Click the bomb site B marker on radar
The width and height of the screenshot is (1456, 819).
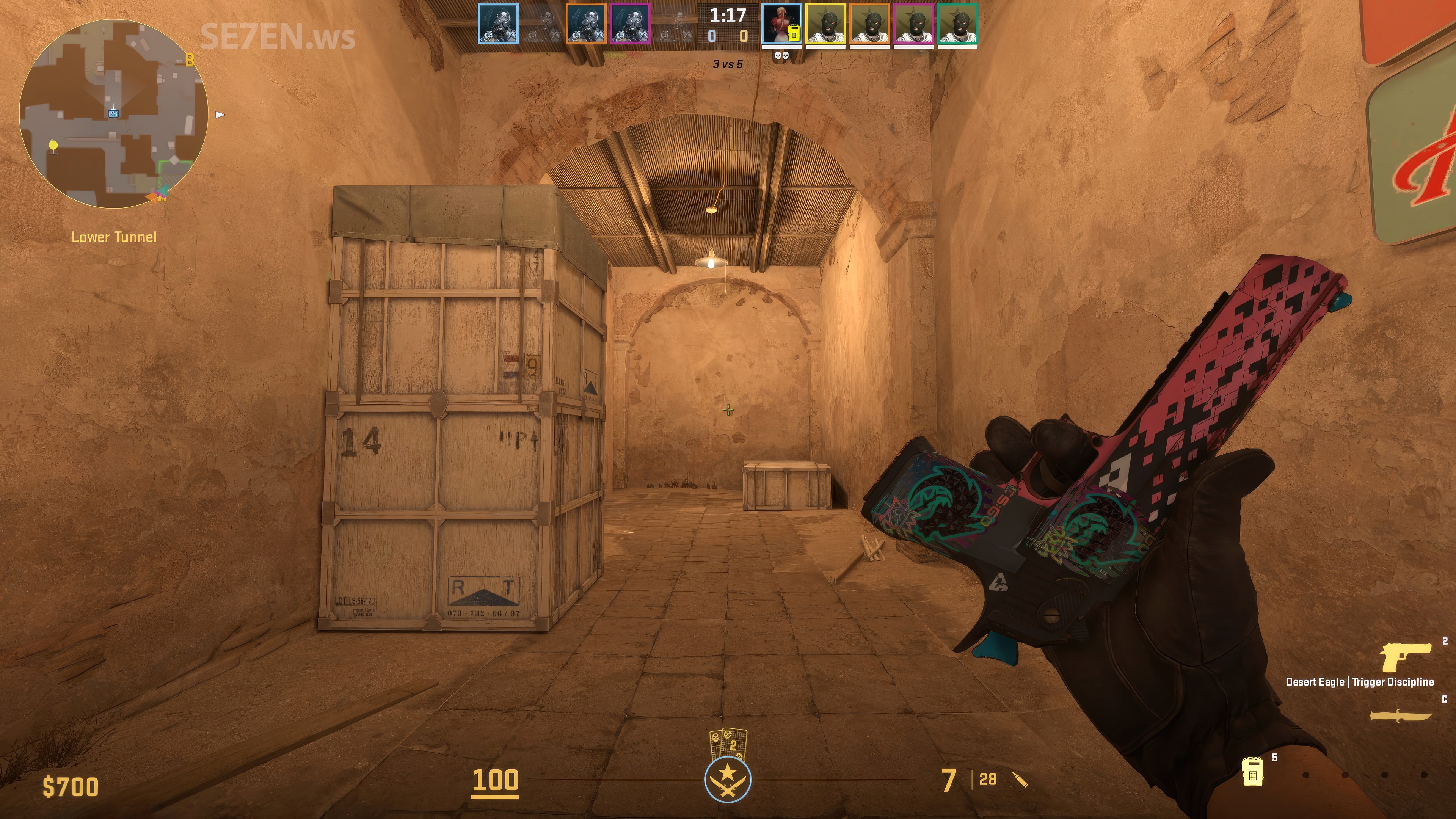[x=190, y=60]
